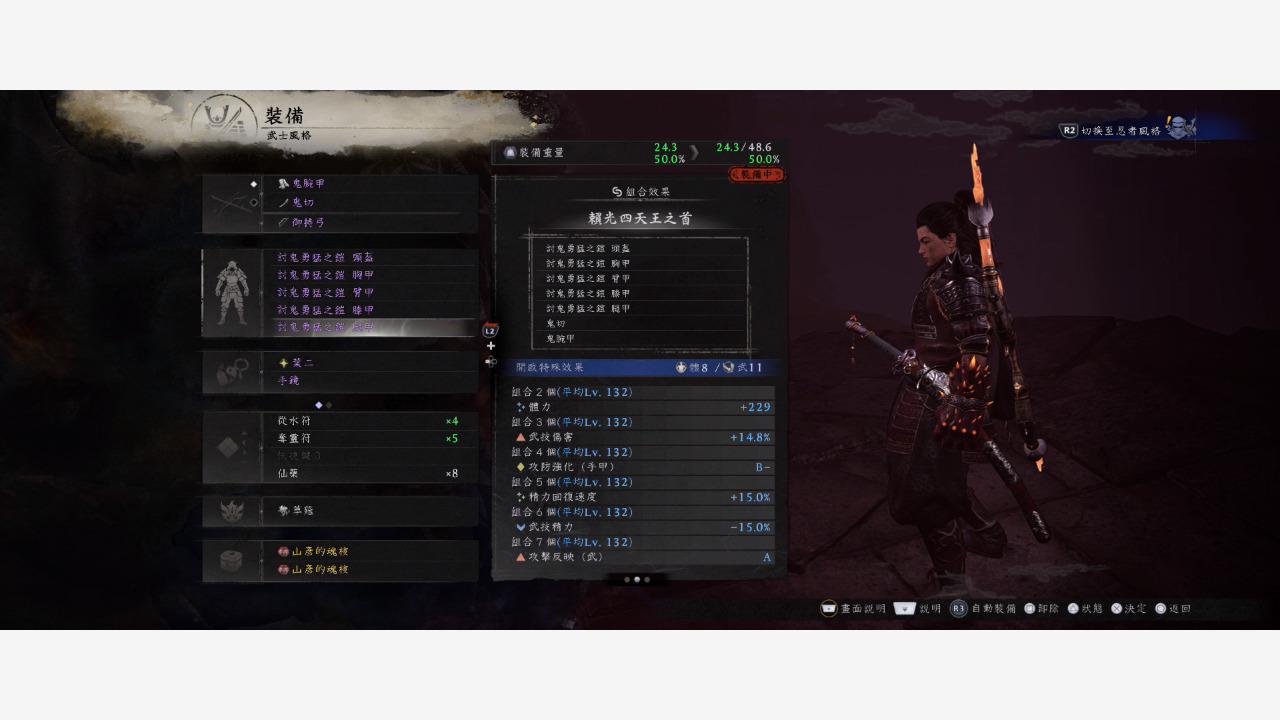The image size is (1280, 720).
Task: Choose the 鬼切 sword weapon slot
Action: coord(370,203)
